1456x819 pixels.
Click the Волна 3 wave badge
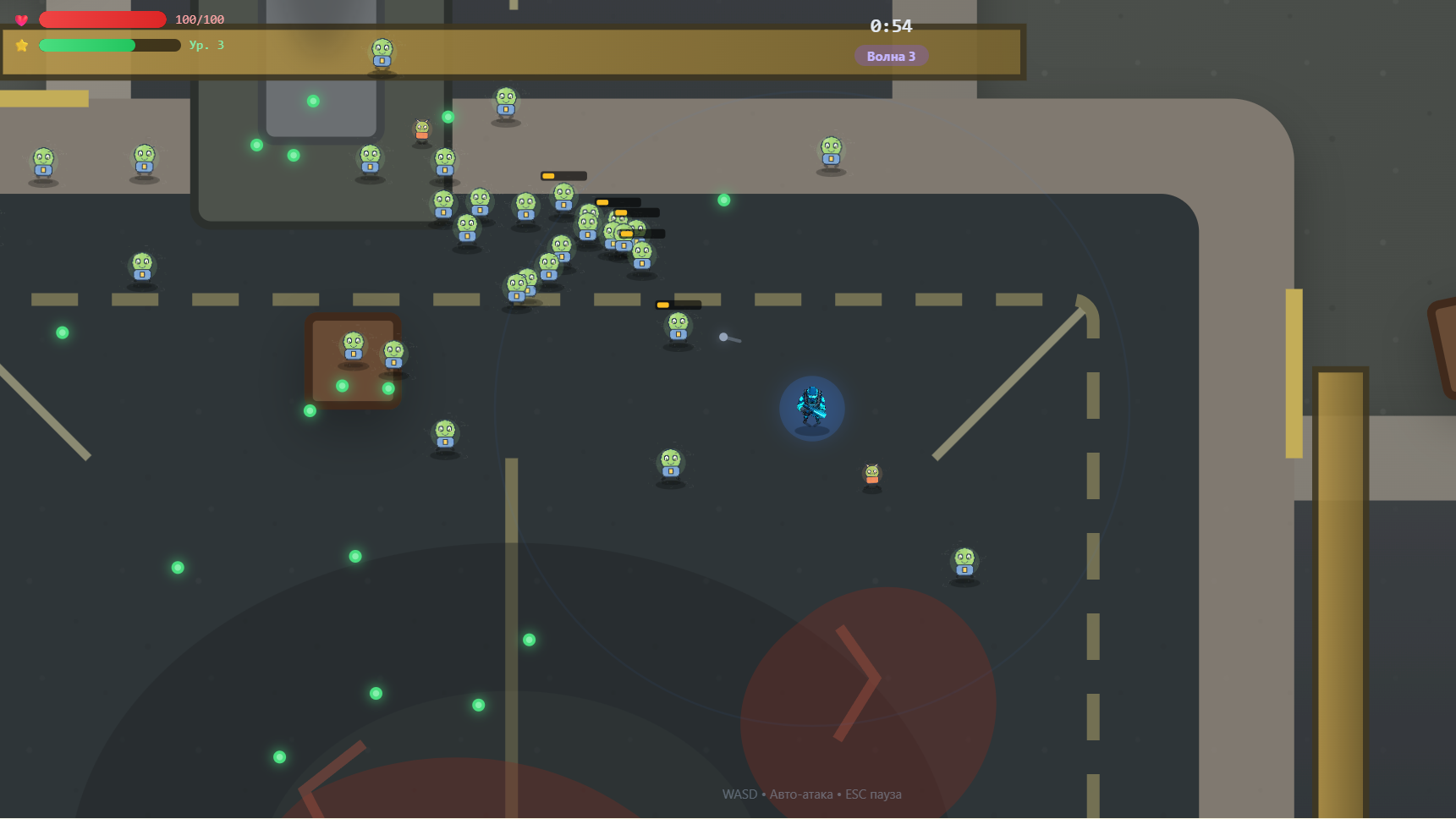[891, 55]
